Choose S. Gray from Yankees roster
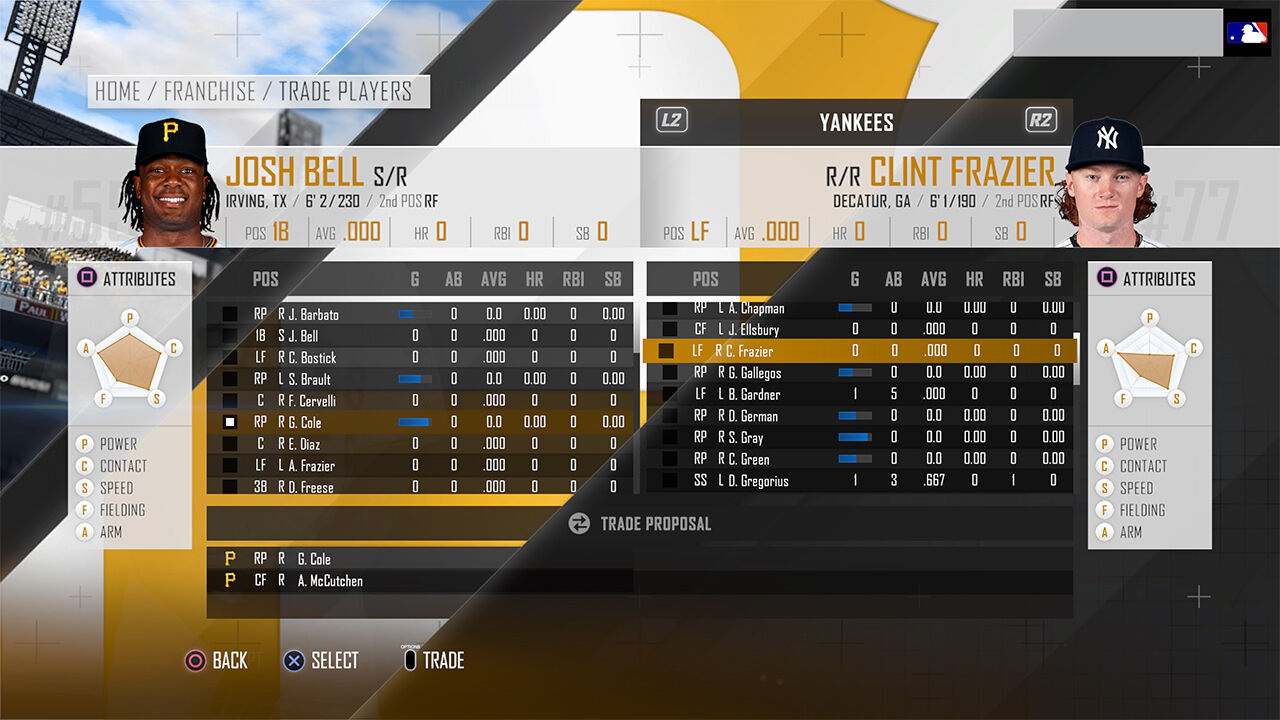Screen dimensions: 1280x720 point(746,438)
